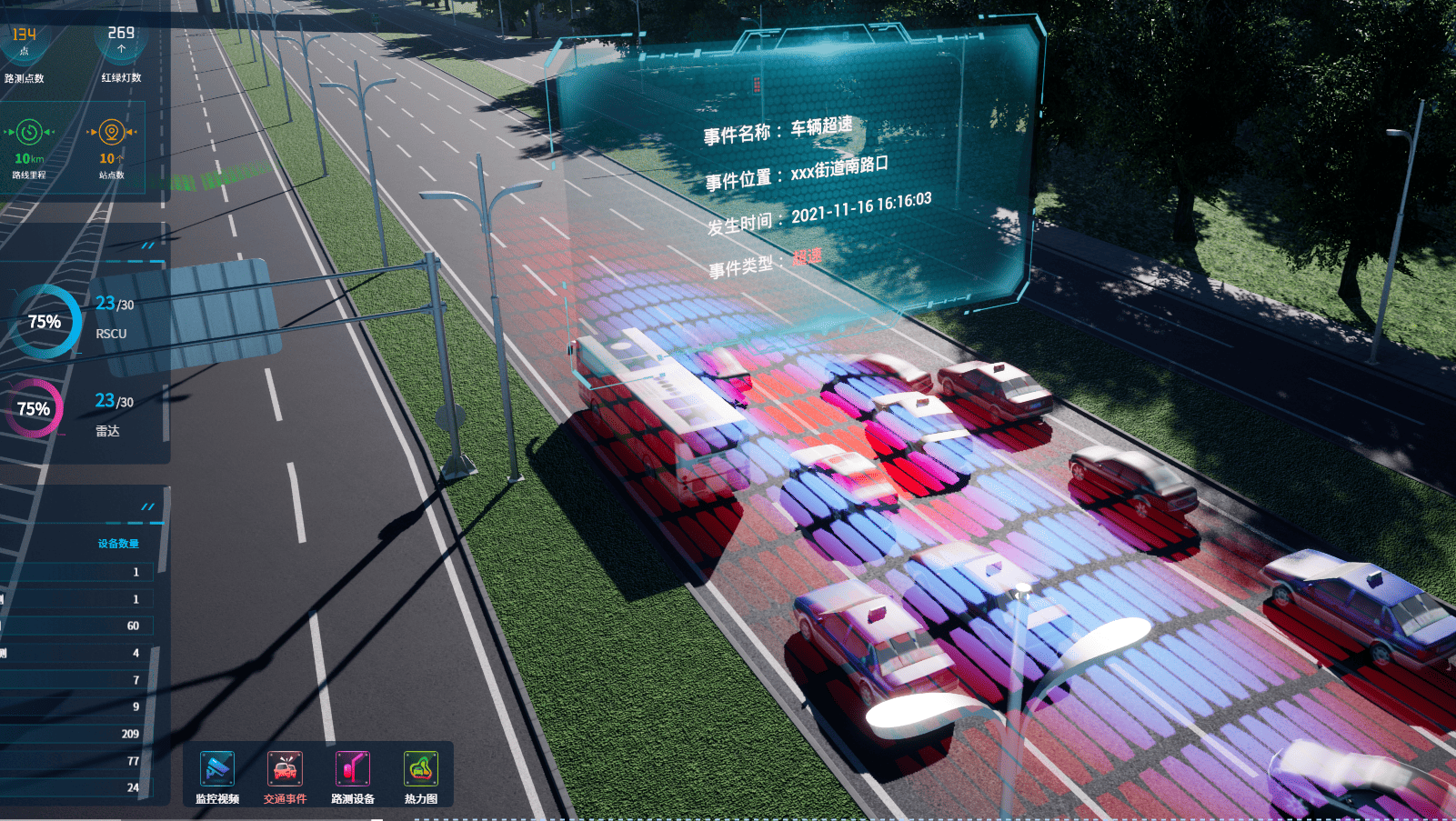This screenshot has height=821, width=1456.
Task: Toggle the 热力图 heatmap layer
Action: pyautogui.click(x=421, y=769)
